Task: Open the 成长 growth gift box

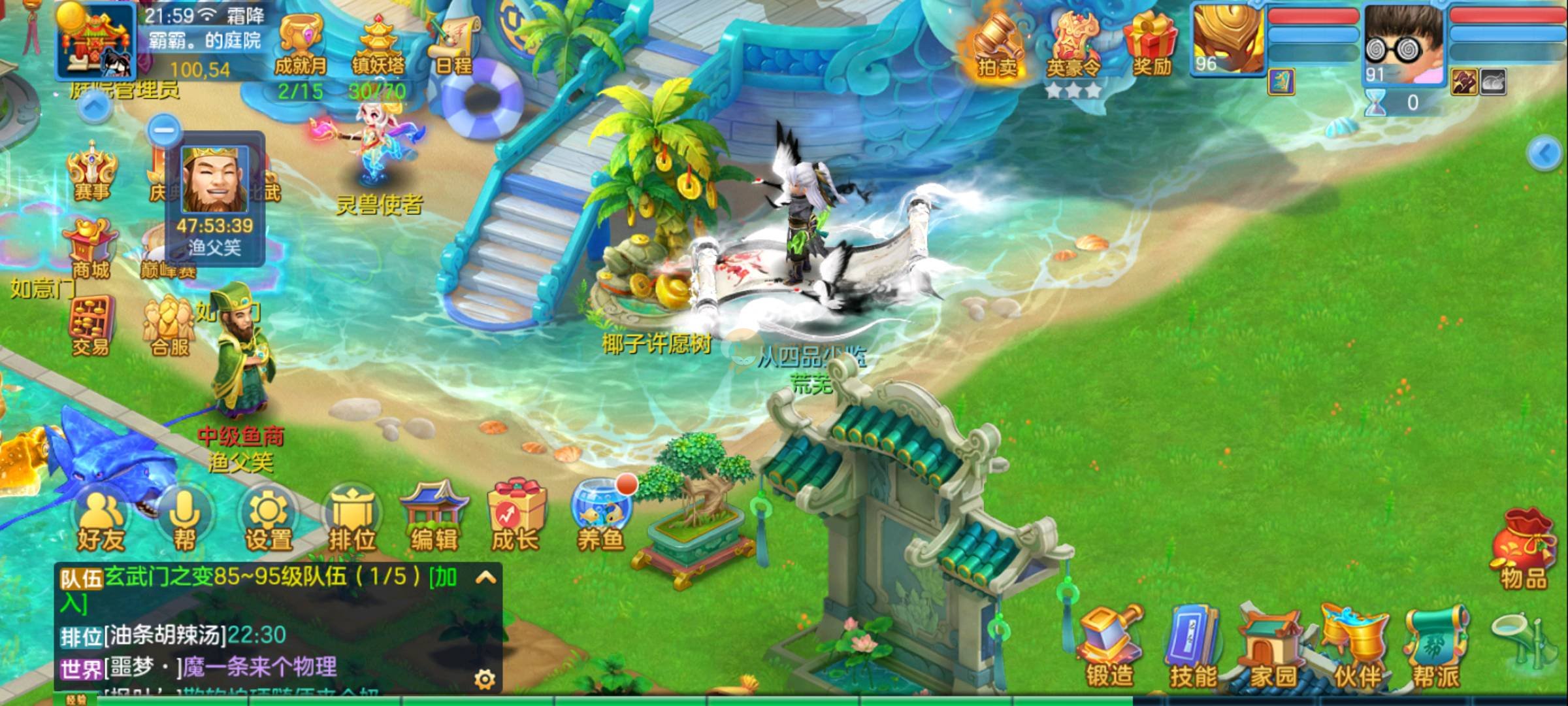Action: click(x=516, y=520)
